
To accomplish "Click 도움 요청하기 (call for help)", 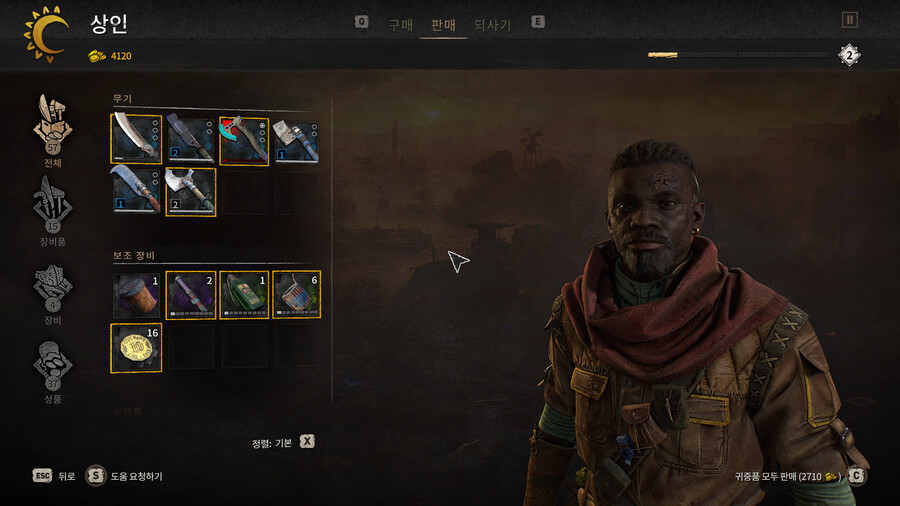I will point(125,476).
